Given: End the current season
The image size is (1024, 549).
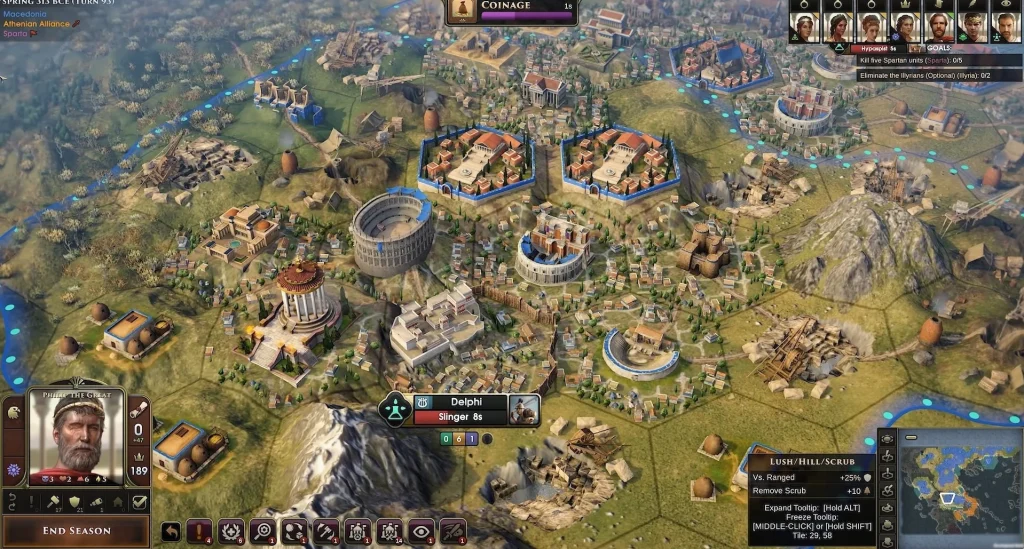Looking at the screenshot, I should click(x=76, y=530).
